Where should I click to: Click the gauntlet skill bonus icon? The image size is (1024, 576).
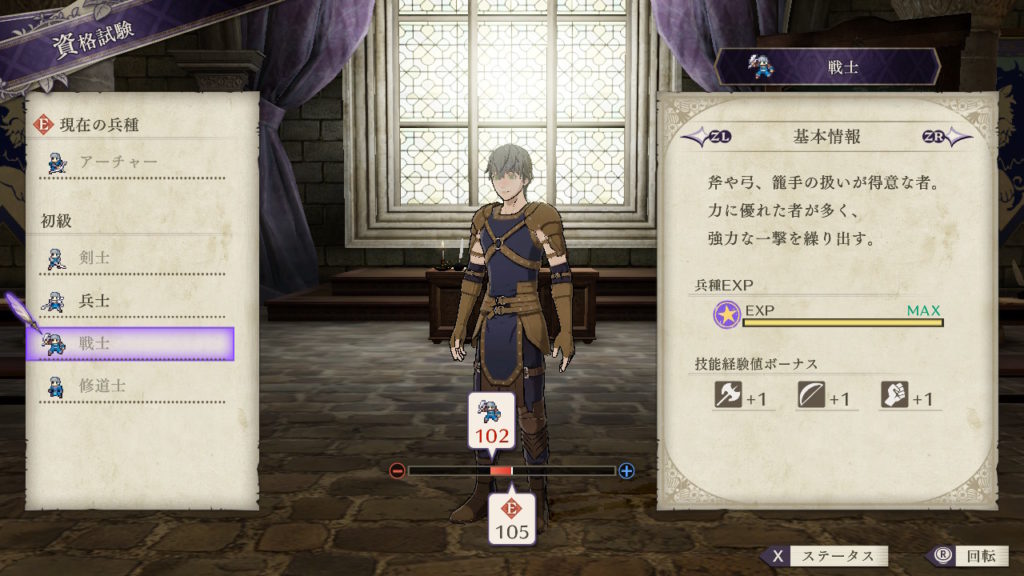894,396
